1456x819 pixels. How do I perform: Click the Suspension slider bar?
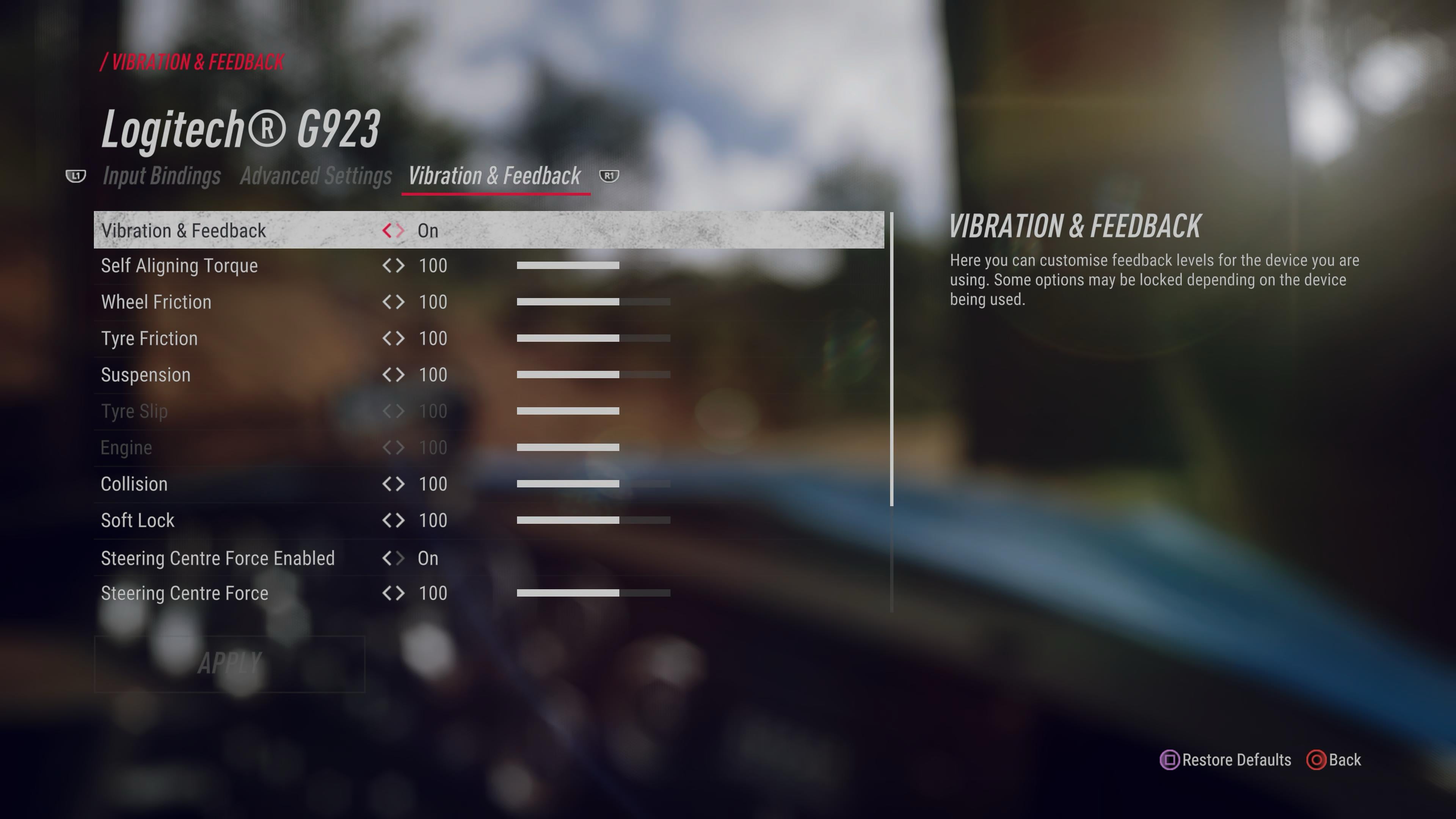click(x=593, y=375)
